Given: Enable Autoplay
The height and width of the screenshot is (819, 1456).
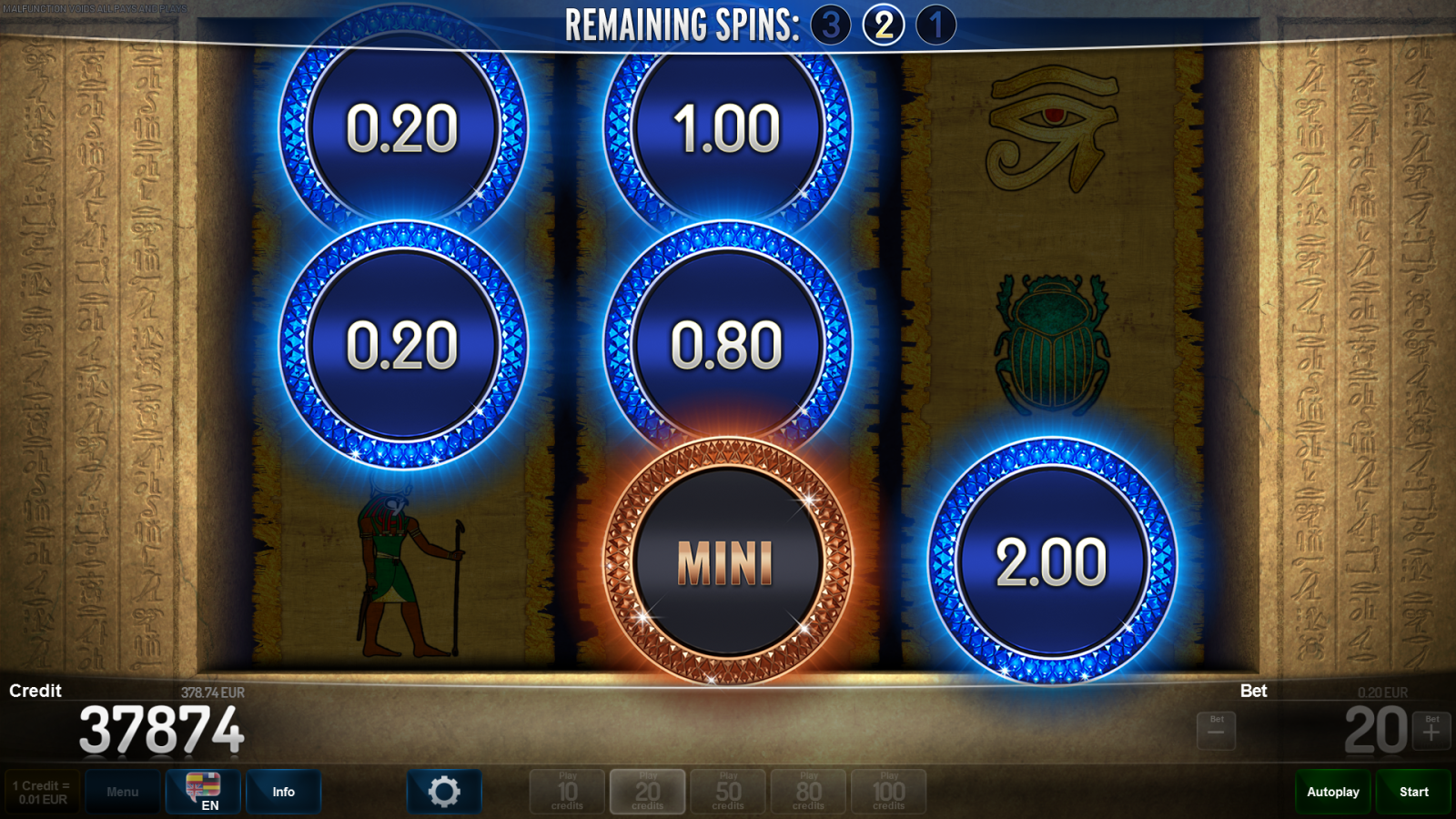Looking at the screenshot, I should 1333,792.
